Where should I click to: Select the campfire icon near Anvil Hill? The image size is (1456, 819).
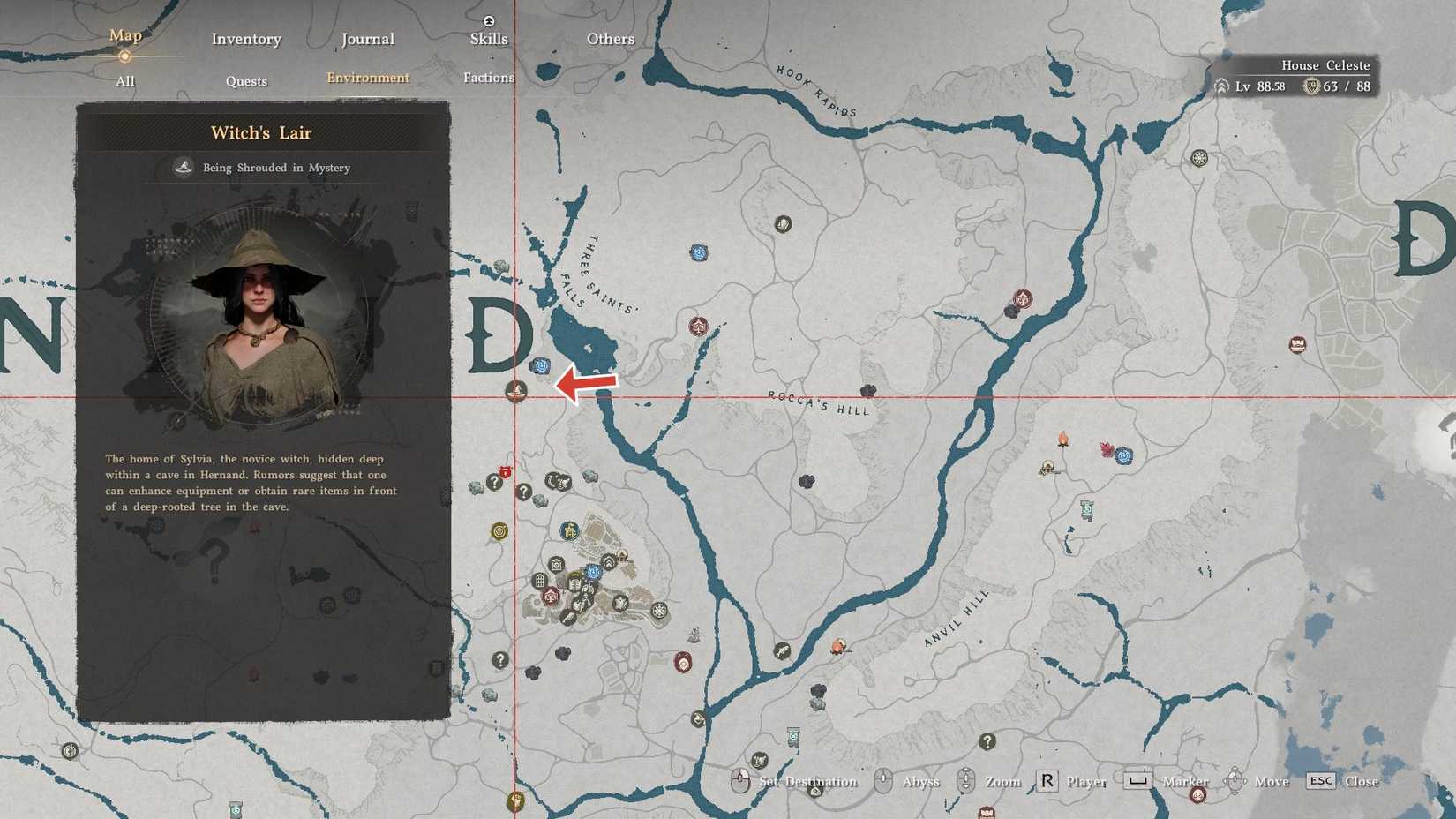click(x=1063, y=440)
